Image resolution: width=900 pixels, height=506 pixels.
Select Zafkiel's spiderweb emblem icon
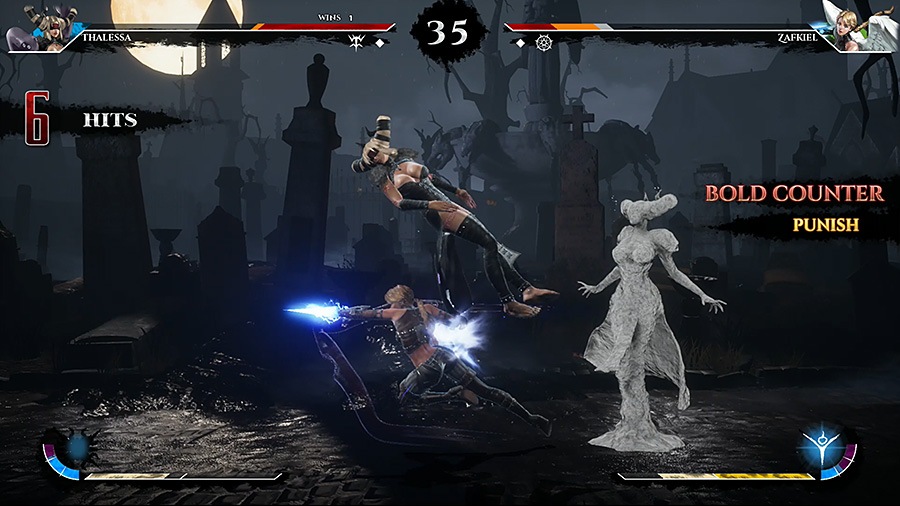pyautogui.click(x=544, y=43)
